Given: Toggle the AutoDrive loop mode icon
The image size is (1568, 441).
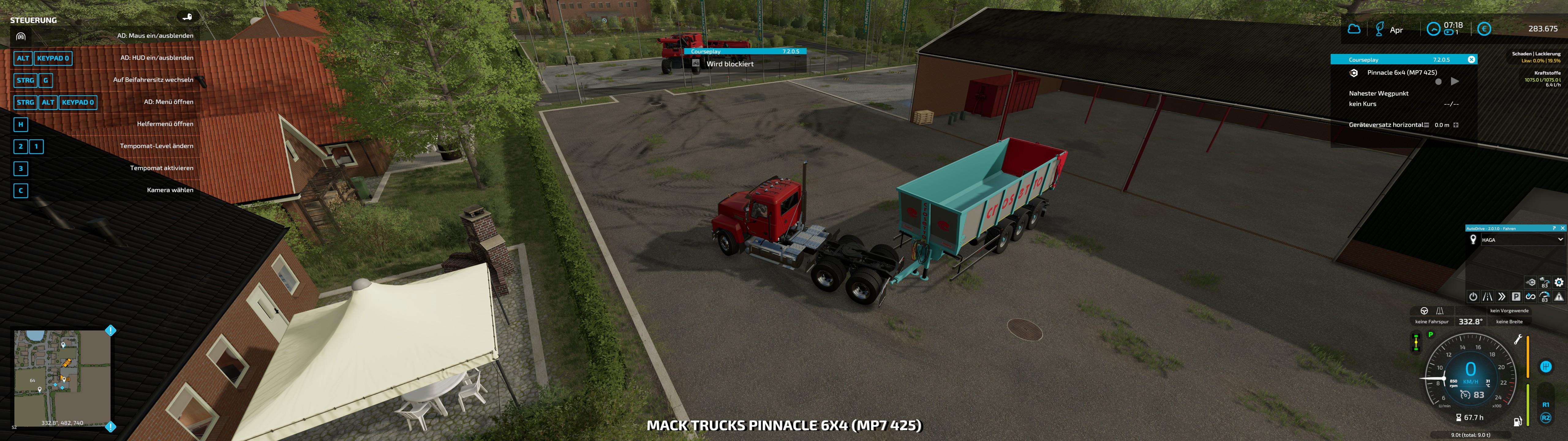Looking at the screenshot, I should [x=1530, y=297].
